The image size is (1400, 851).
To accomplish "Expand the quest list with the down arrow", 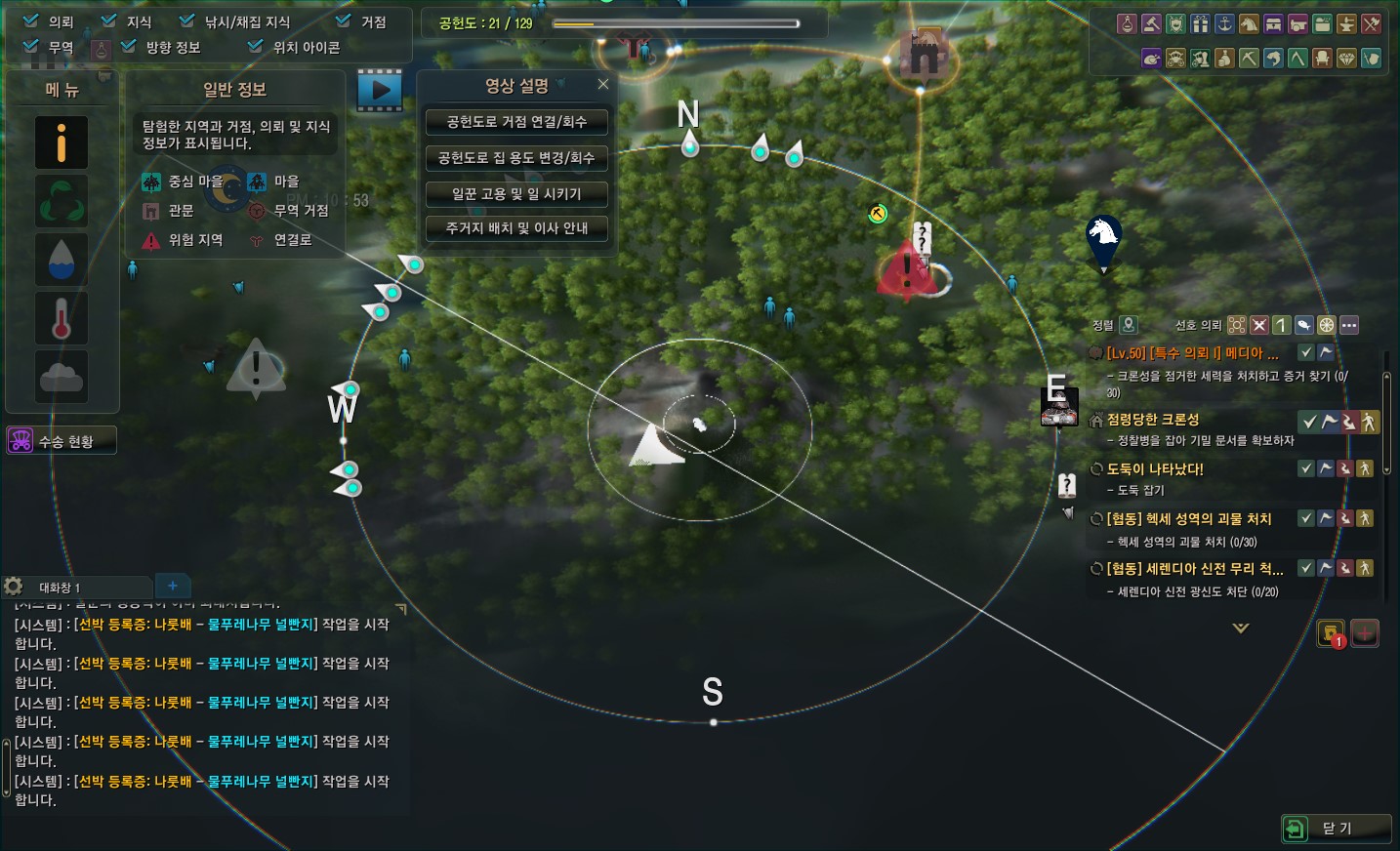I will [x=1241, y=628].
